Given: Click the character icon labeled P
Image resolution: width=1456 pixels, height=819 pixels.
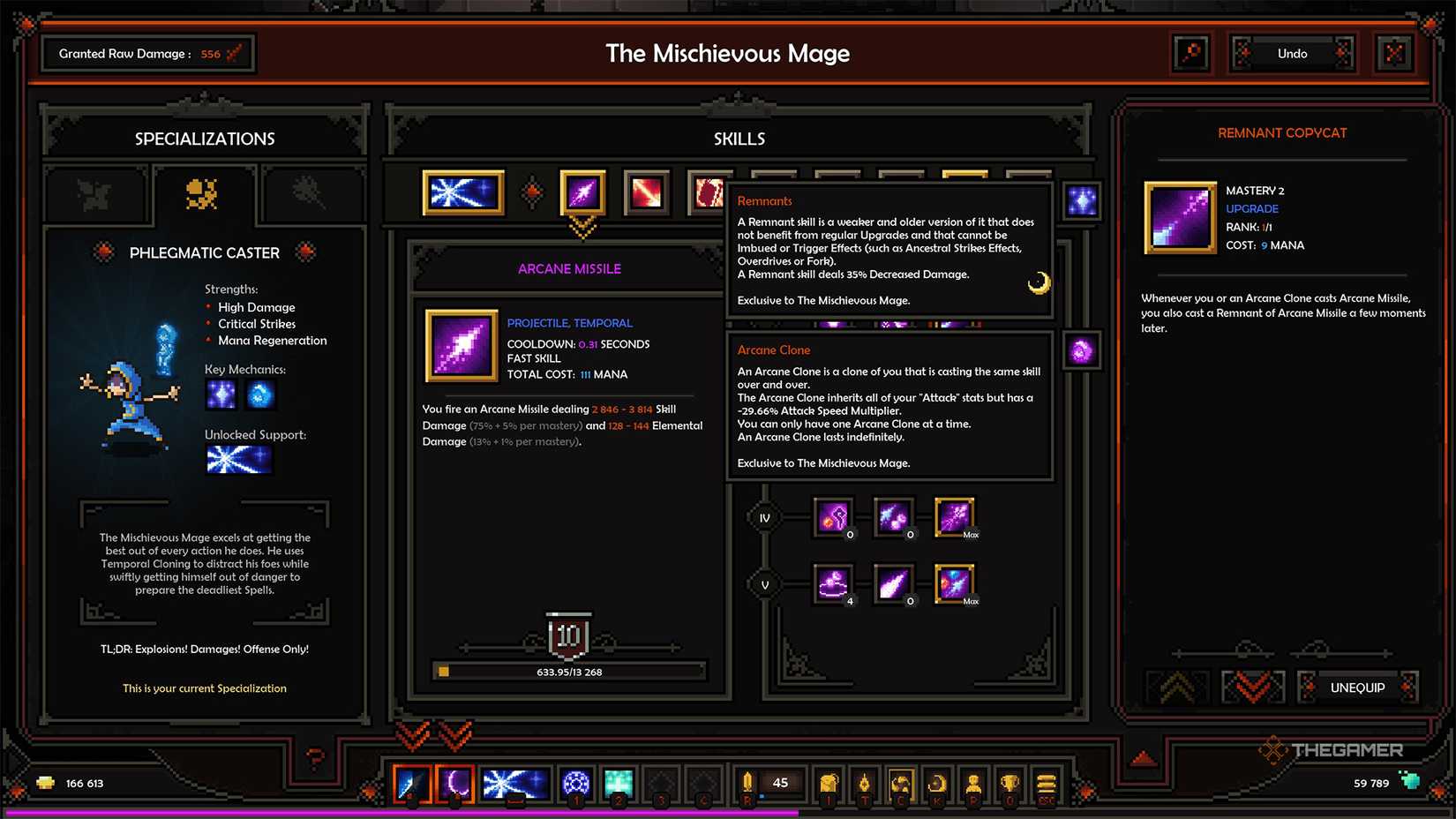Looking at the screenshot, I should pyautogui.click(x=973, y=783).
